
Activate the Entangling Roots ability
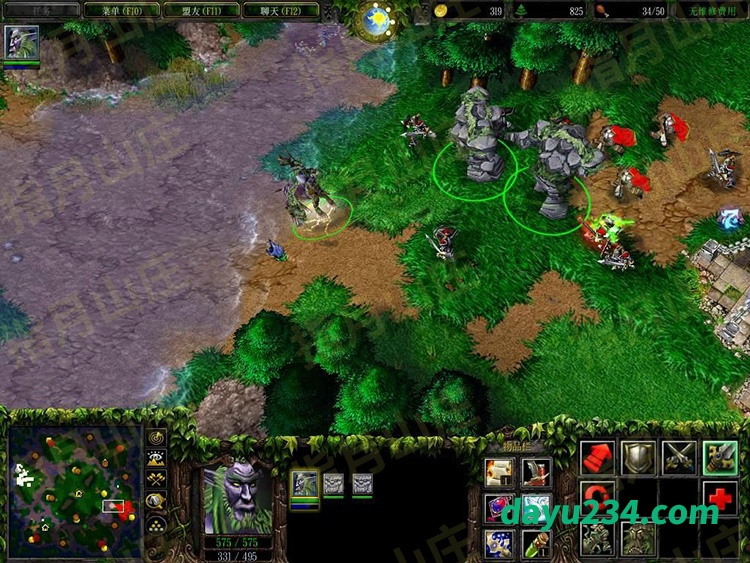(597, 538)
